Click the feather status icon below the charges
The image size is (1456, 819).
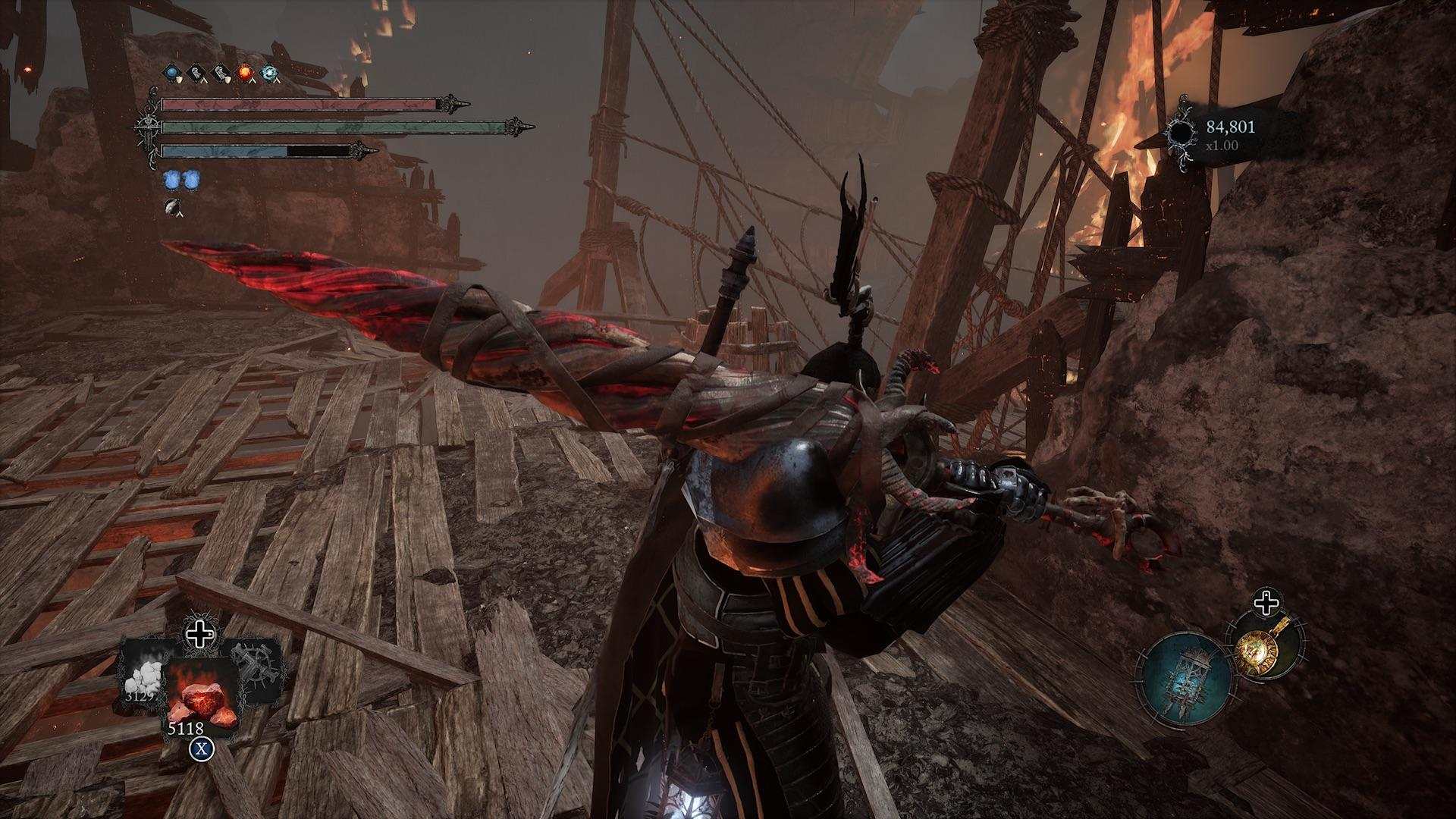[x=174, y=206]
